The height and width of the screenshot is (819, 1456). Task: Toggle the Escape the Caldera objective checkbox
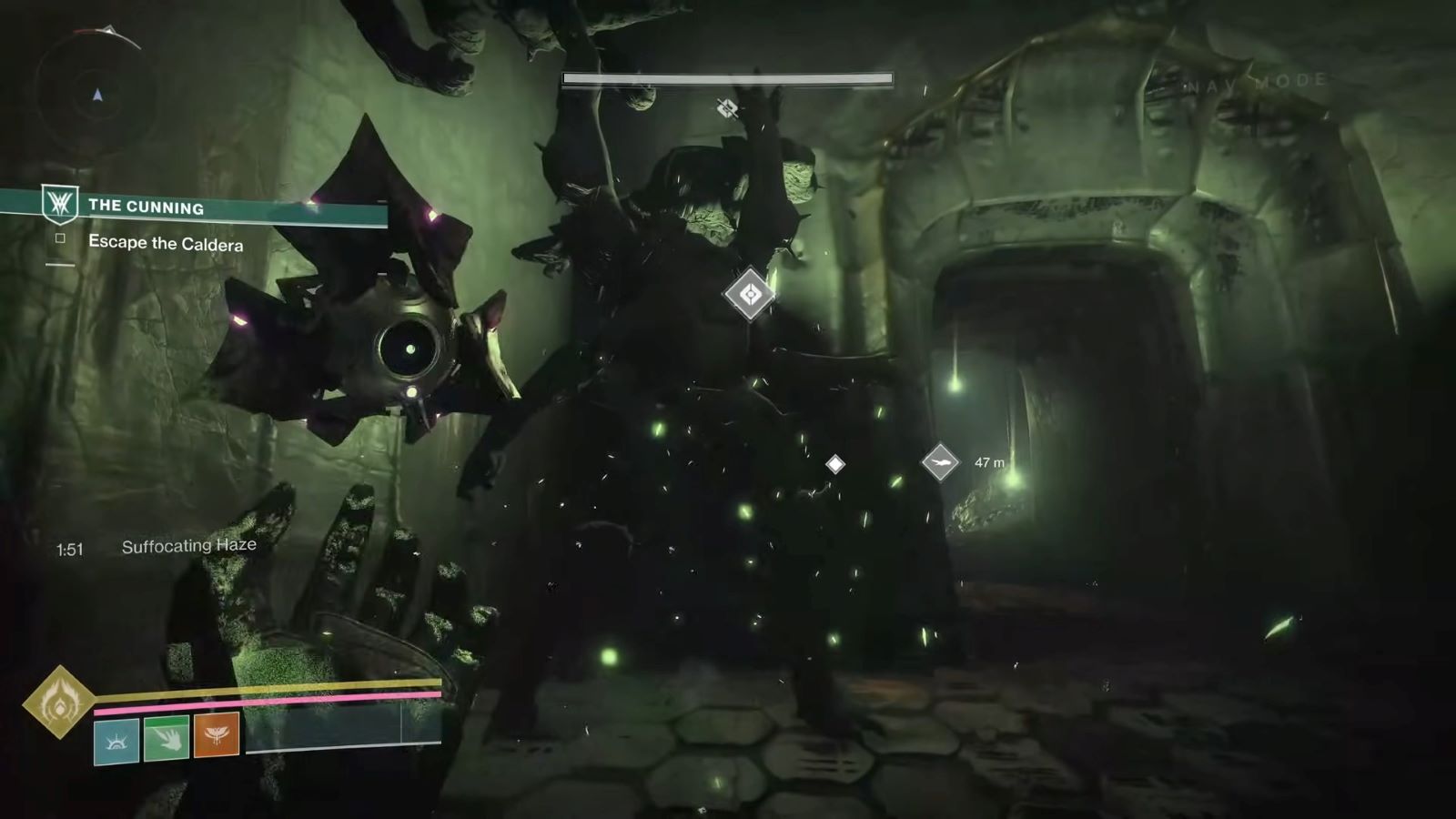[x=60, y=238]
